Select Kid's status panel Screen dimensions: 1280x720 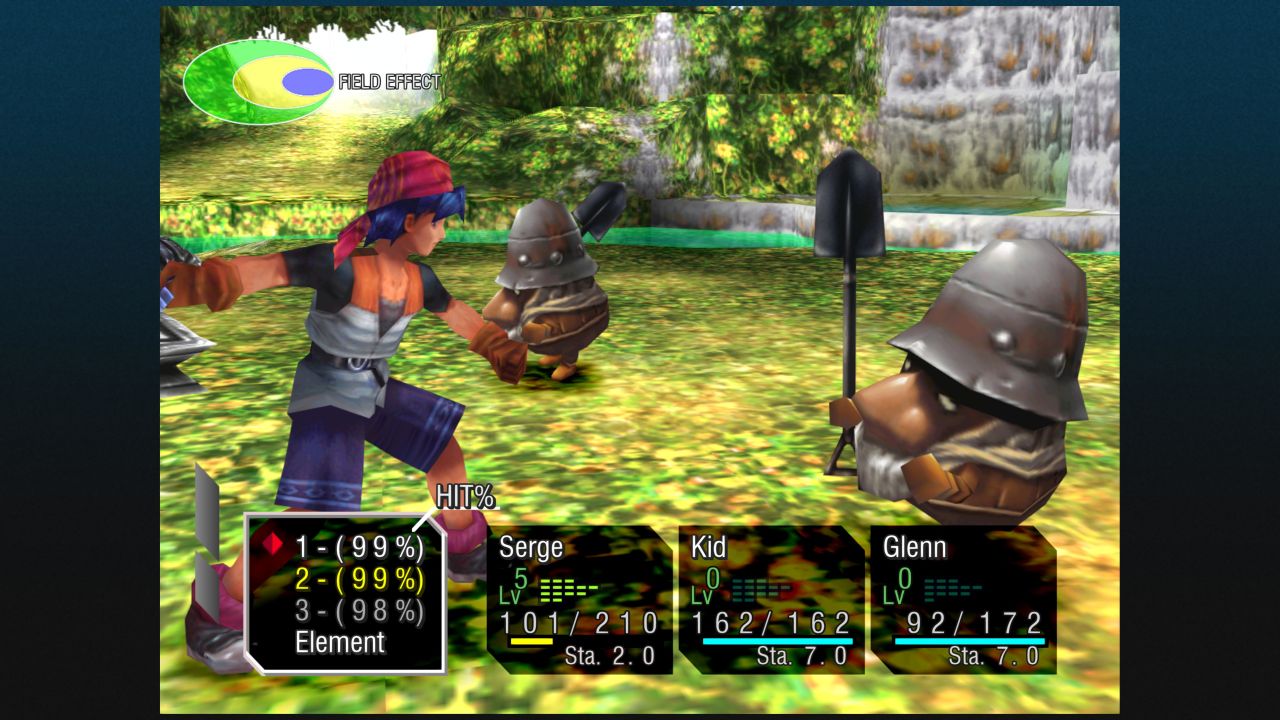click(x=771, y=600)
